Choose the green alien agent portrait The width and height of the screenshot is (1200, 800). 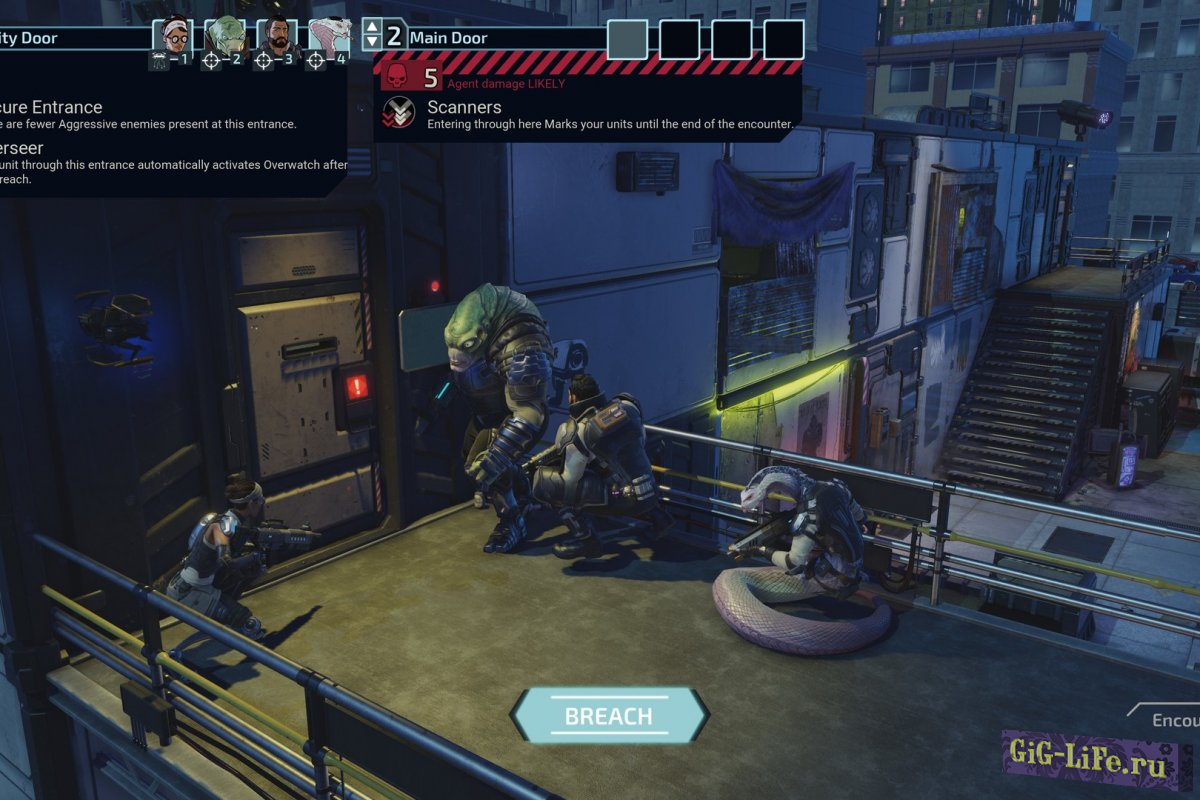pos(224,37)
